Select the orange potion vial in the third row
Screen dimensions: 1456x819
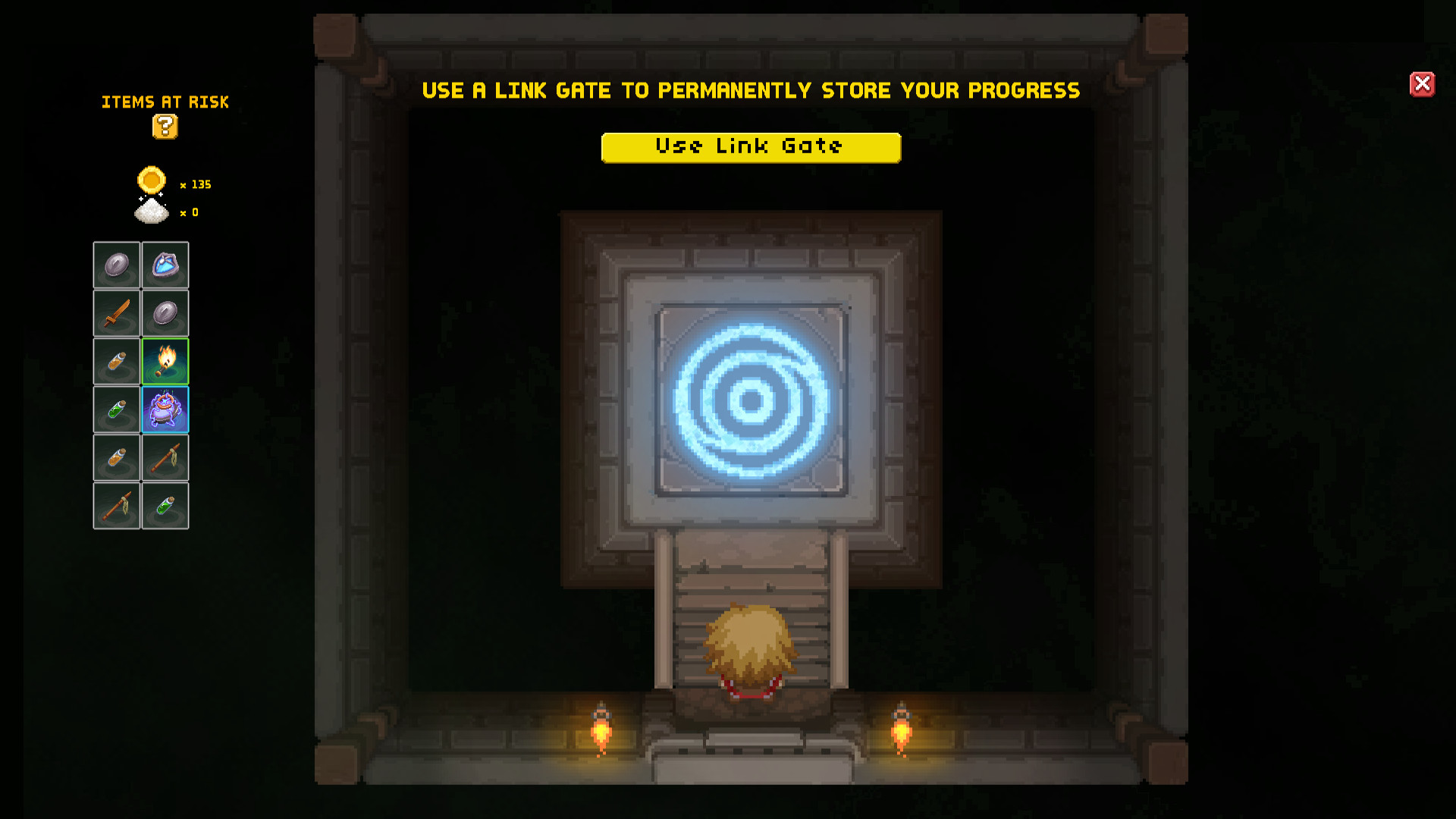(x=116, y=361)
